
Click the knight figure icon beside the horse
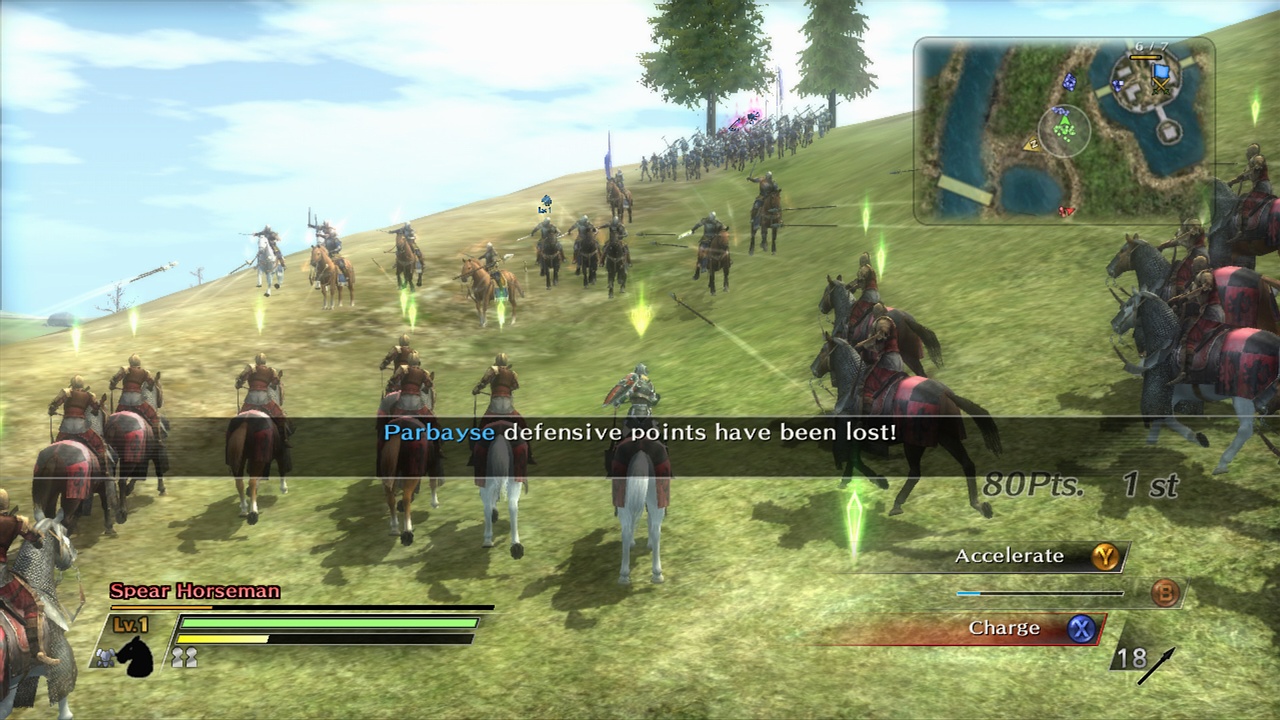[105, 657]
